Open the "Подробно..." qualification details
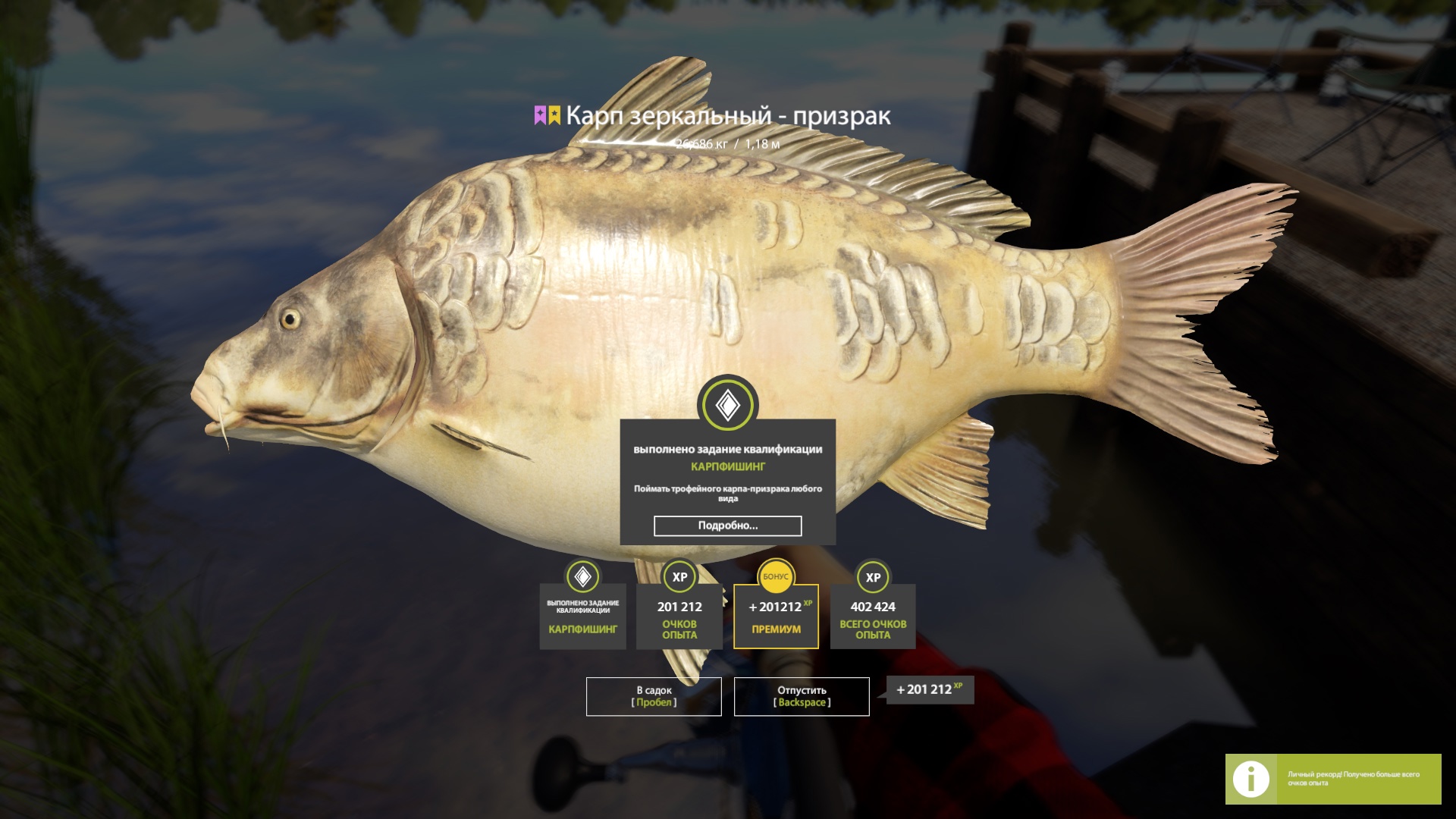Screen dimensions: 1456x819 click(727, 526)
